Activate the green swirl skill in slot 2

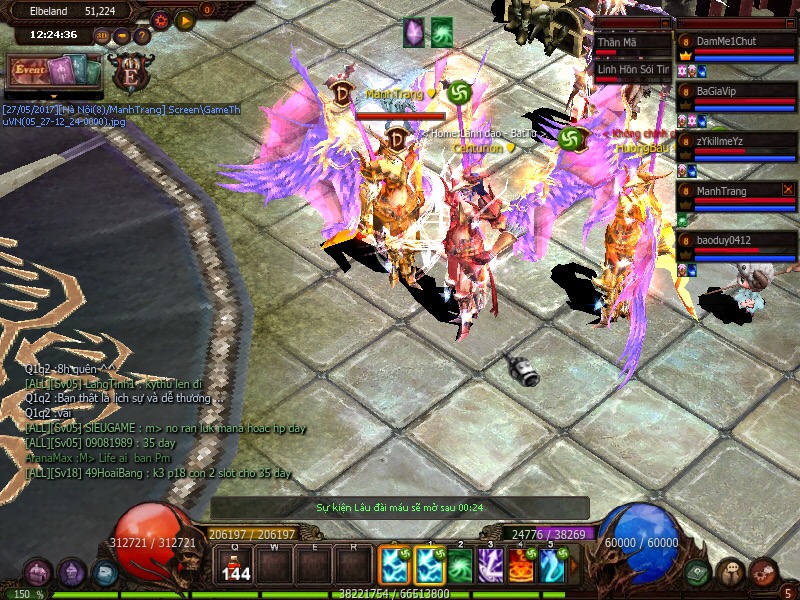(x=460, y=566)
